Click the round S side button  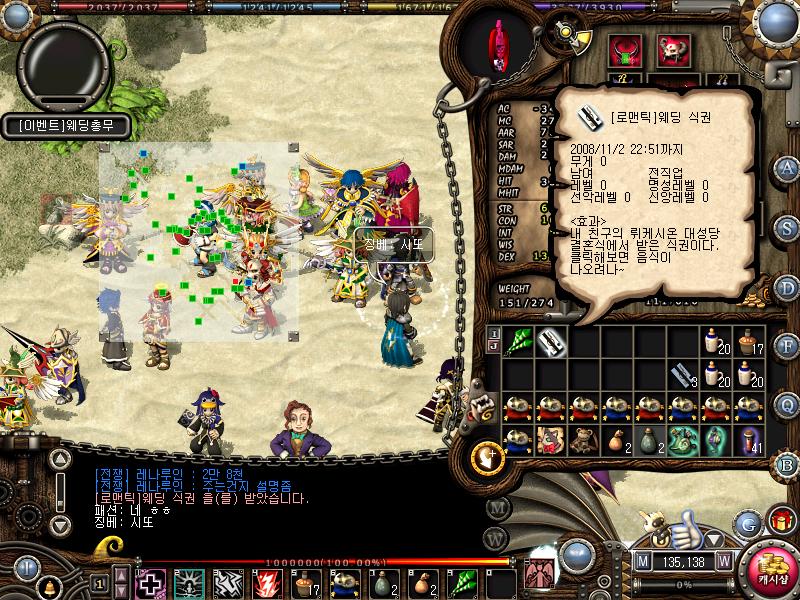[788, 227]
